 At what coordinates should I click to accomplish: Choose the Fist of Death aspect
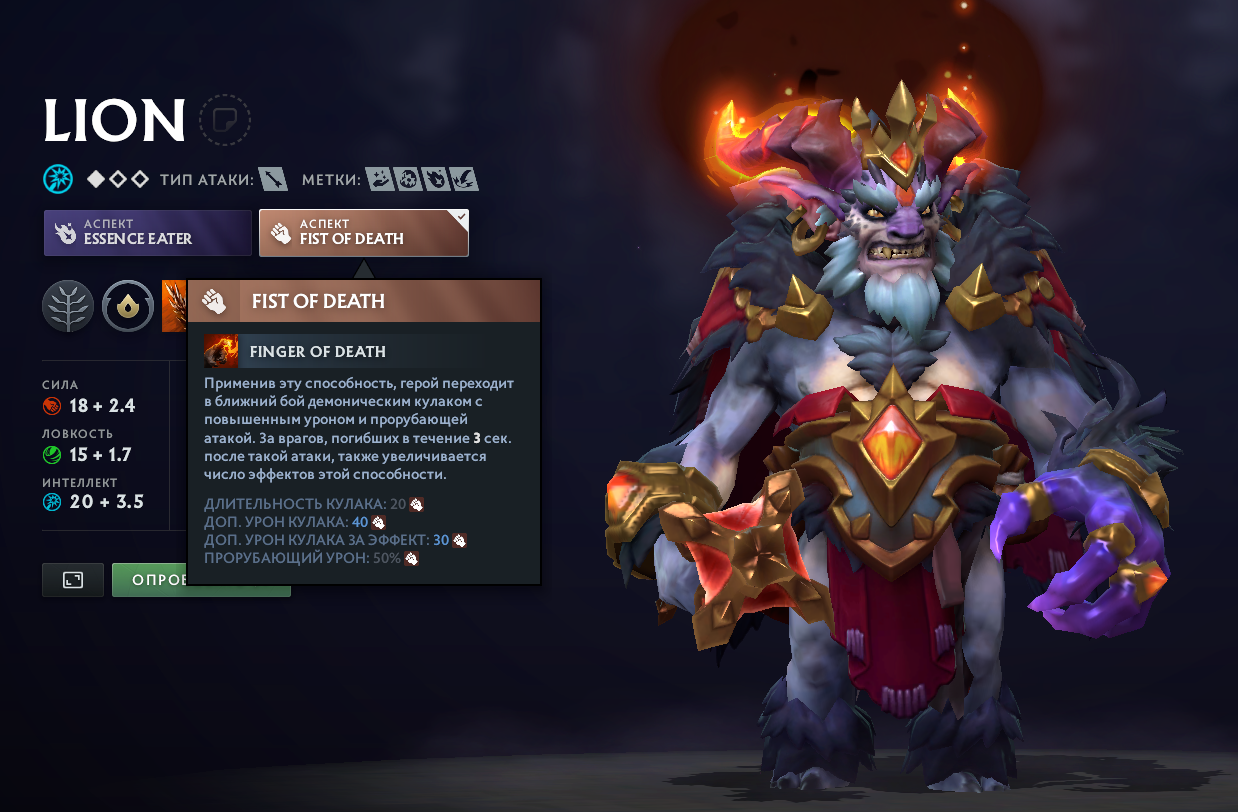point(363,232)
